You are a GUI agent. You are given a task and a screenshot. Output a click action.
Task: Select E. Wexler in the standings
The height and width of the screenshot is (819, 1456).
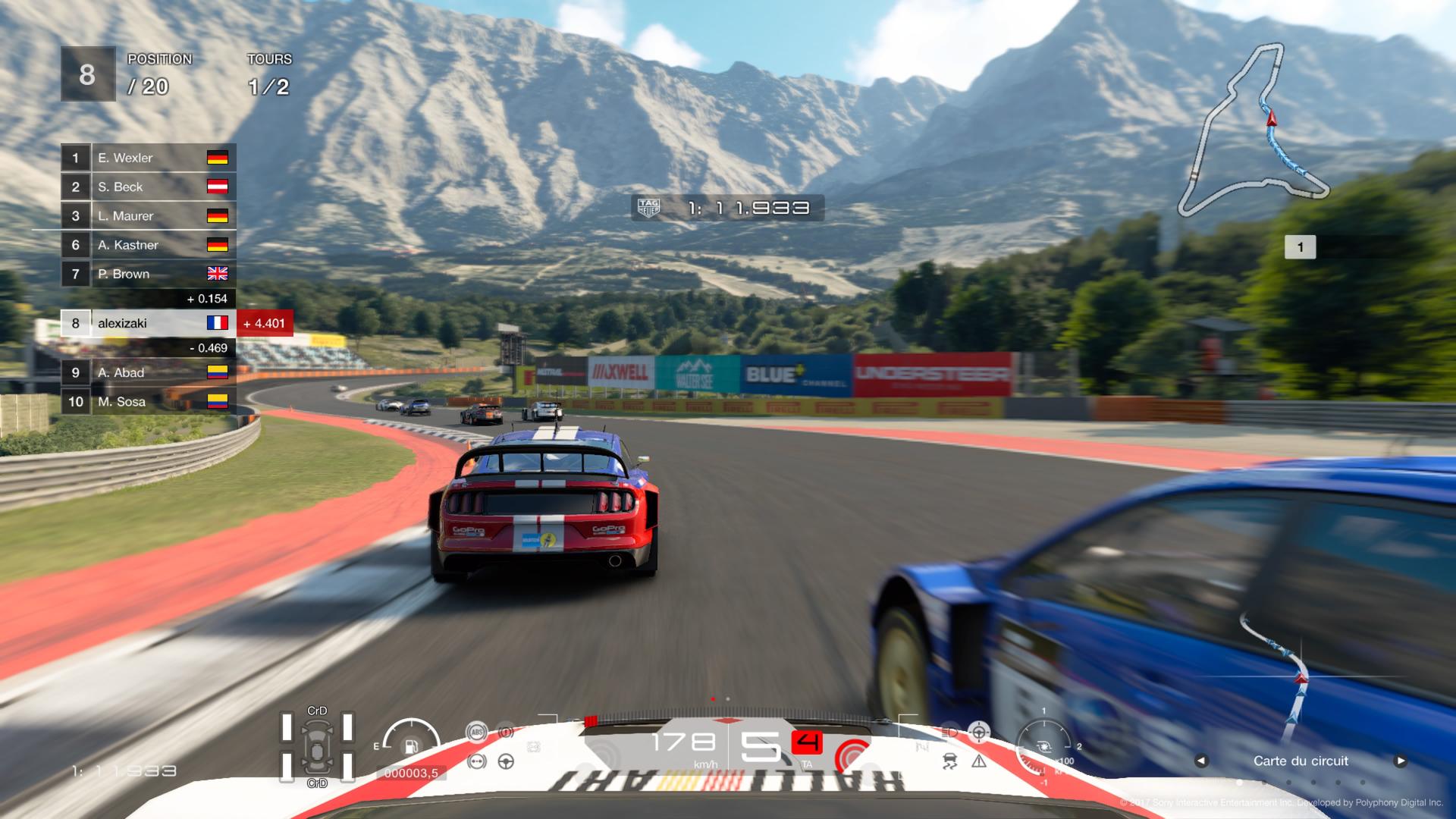tap(149, 158)
